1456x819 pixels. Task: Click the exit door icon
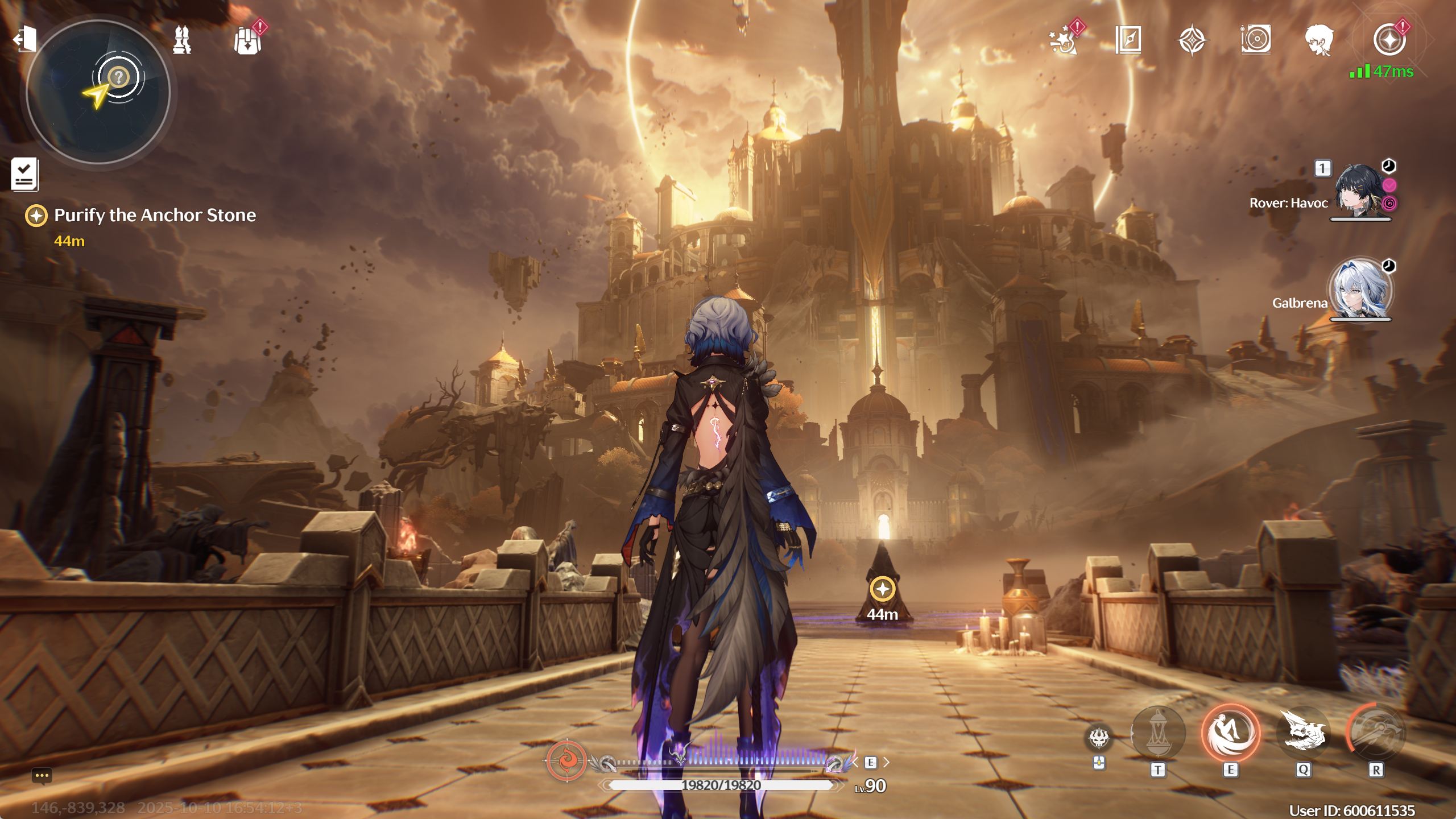[24, 40]
